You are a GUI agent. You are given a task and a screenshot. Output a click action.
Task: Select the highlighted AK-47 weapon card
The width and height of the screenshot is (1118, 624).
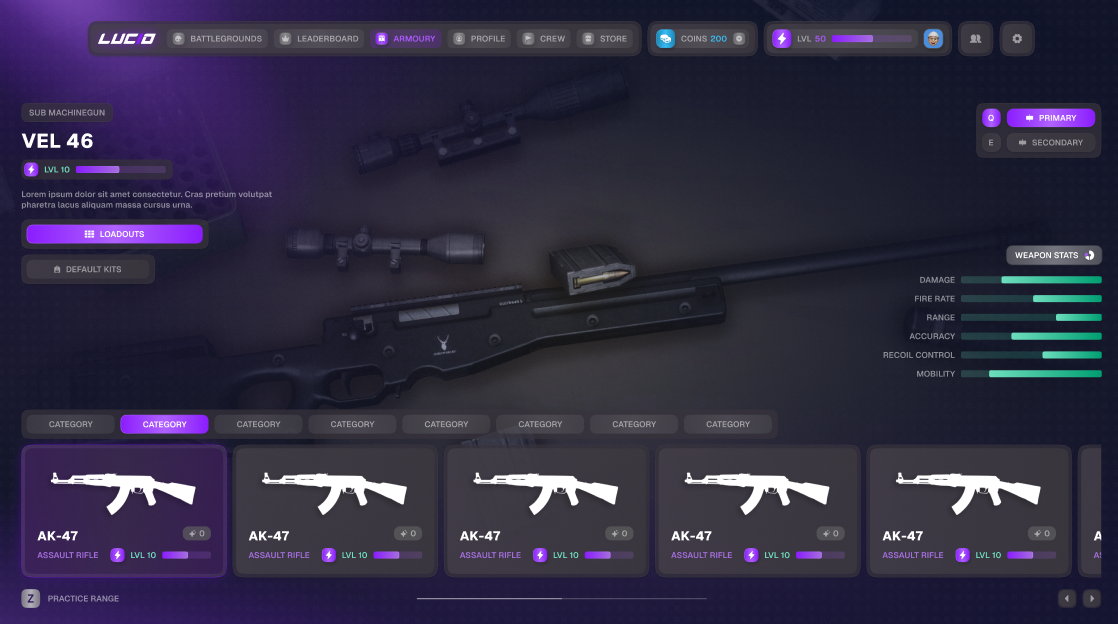(124, 510)
